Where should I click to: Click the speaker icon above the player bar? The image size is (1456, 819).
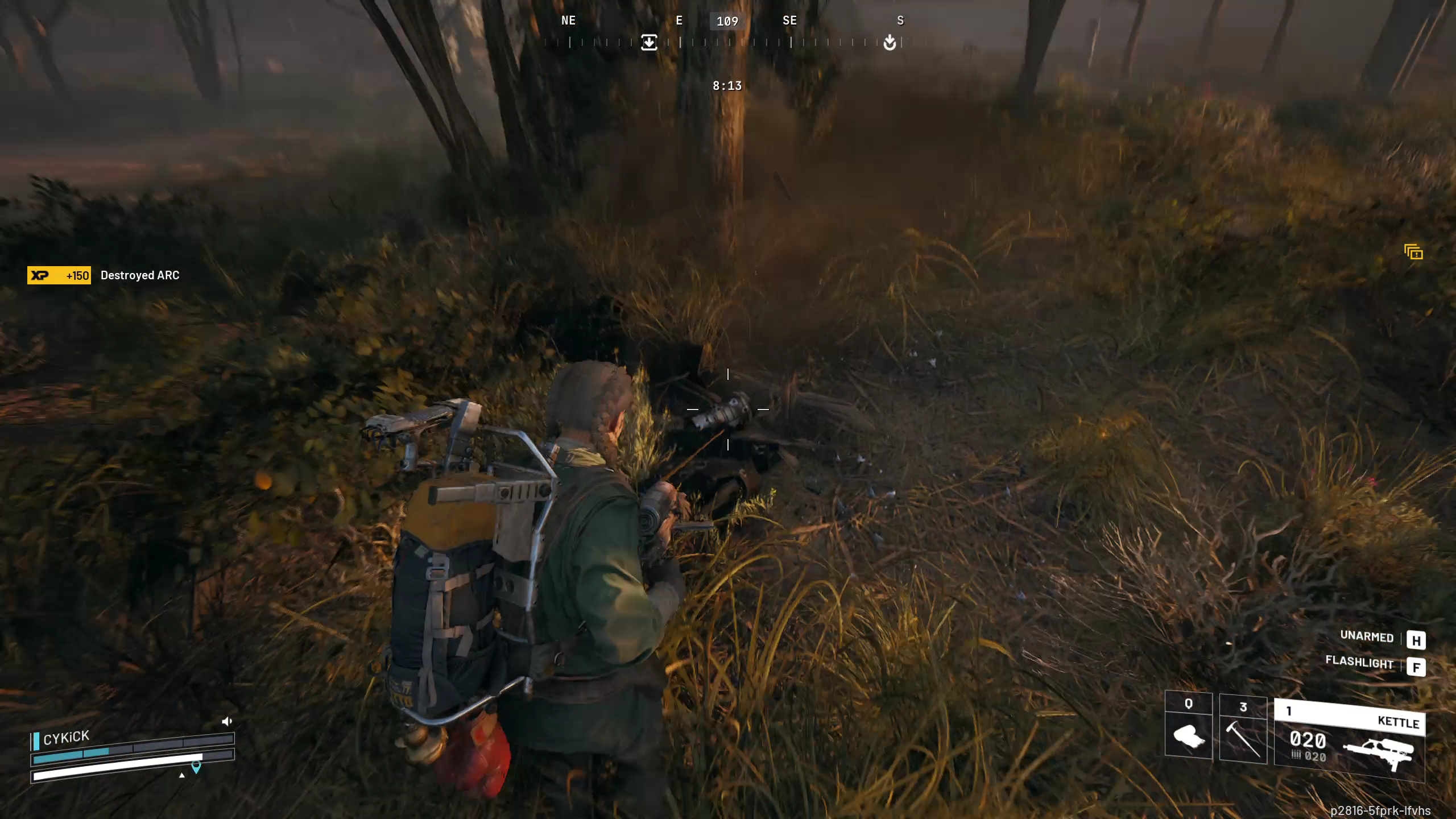point(227,721)
